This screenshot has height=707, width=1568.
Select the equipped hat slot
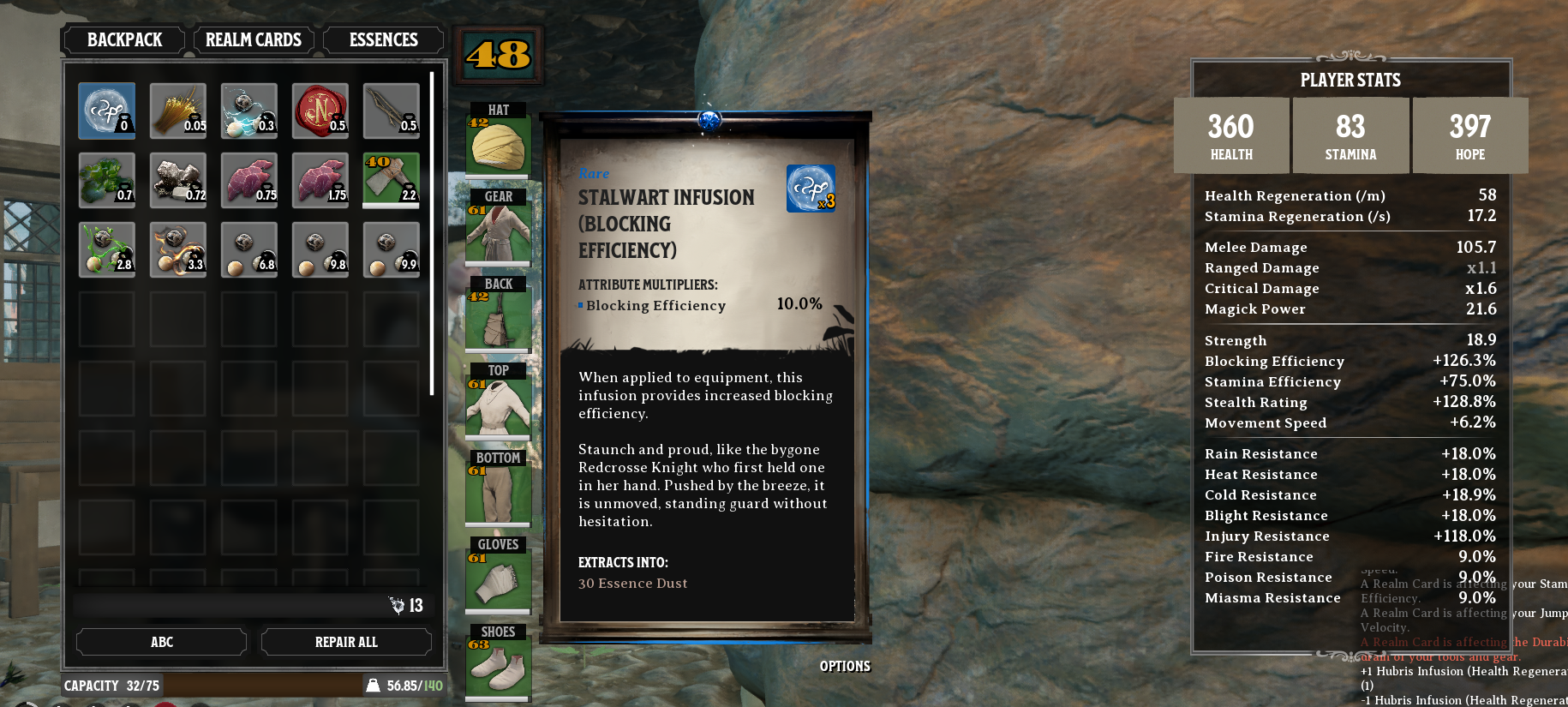(498, 144)
